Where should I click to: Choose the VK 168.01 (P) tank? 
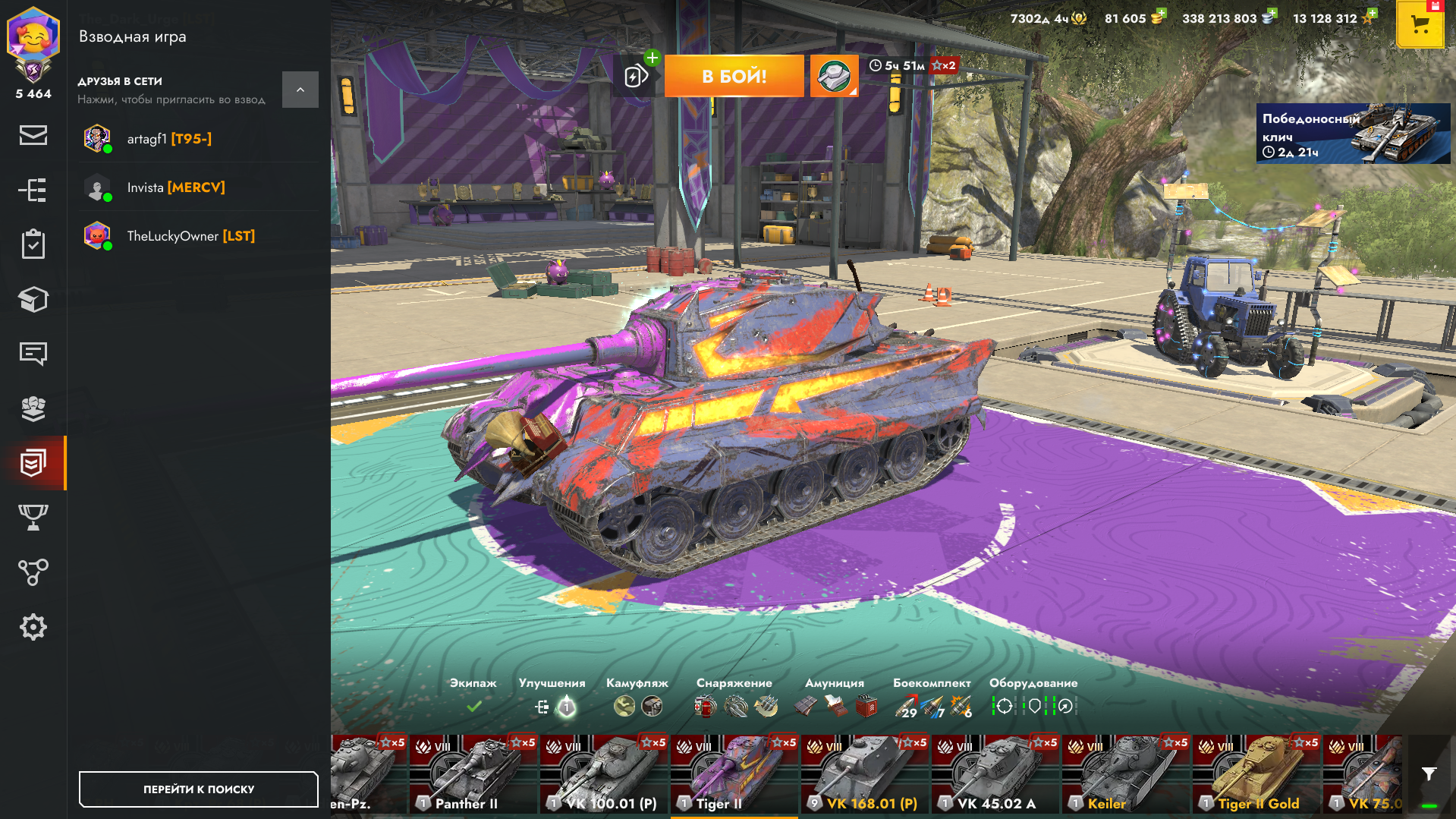pyautogui.click(x=864, y=774)
